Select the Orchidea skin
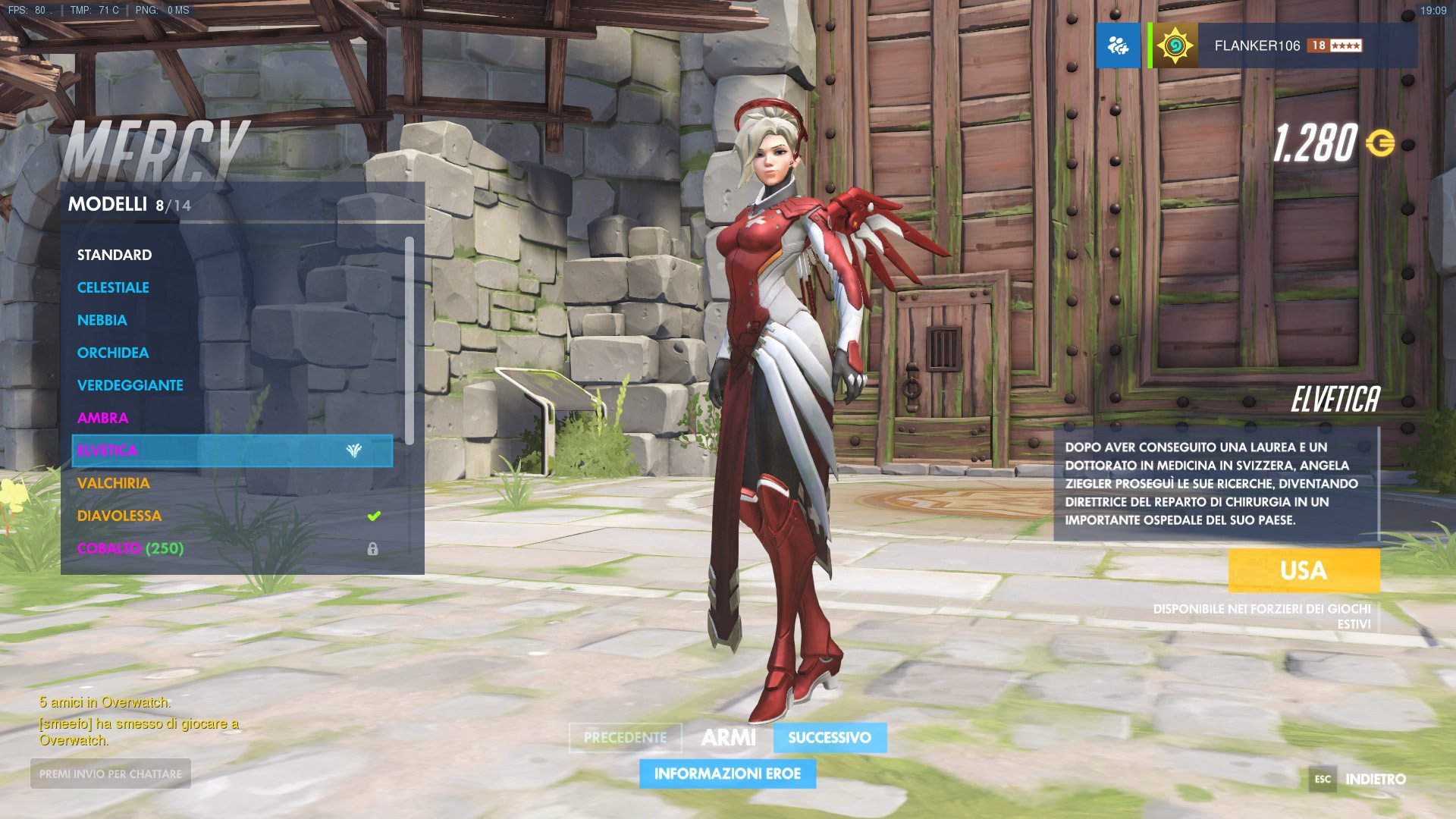Viewport: 1456px width, 819px height. (113, 353)
